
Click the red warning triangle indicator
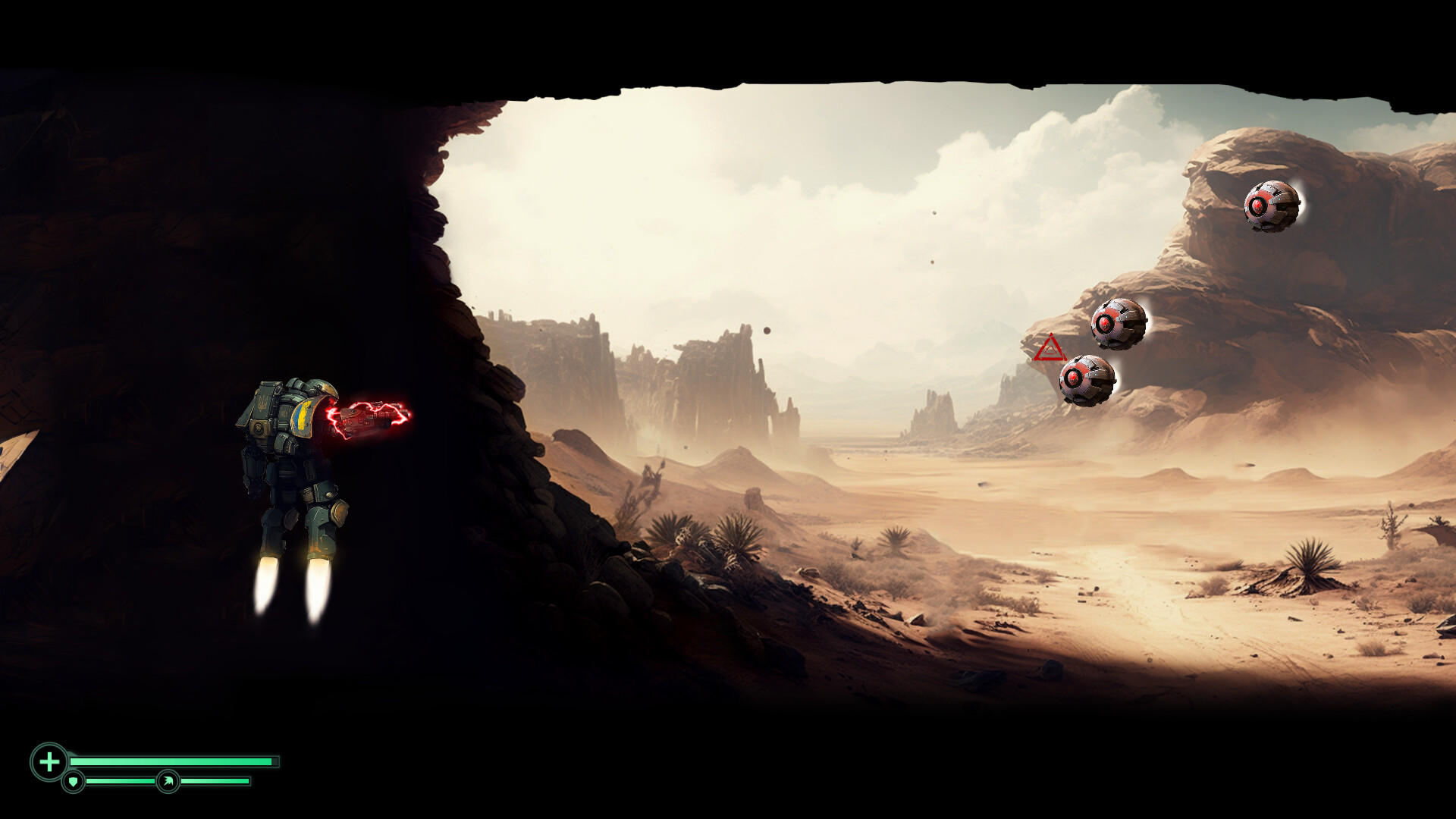[x=1050, y=351]
